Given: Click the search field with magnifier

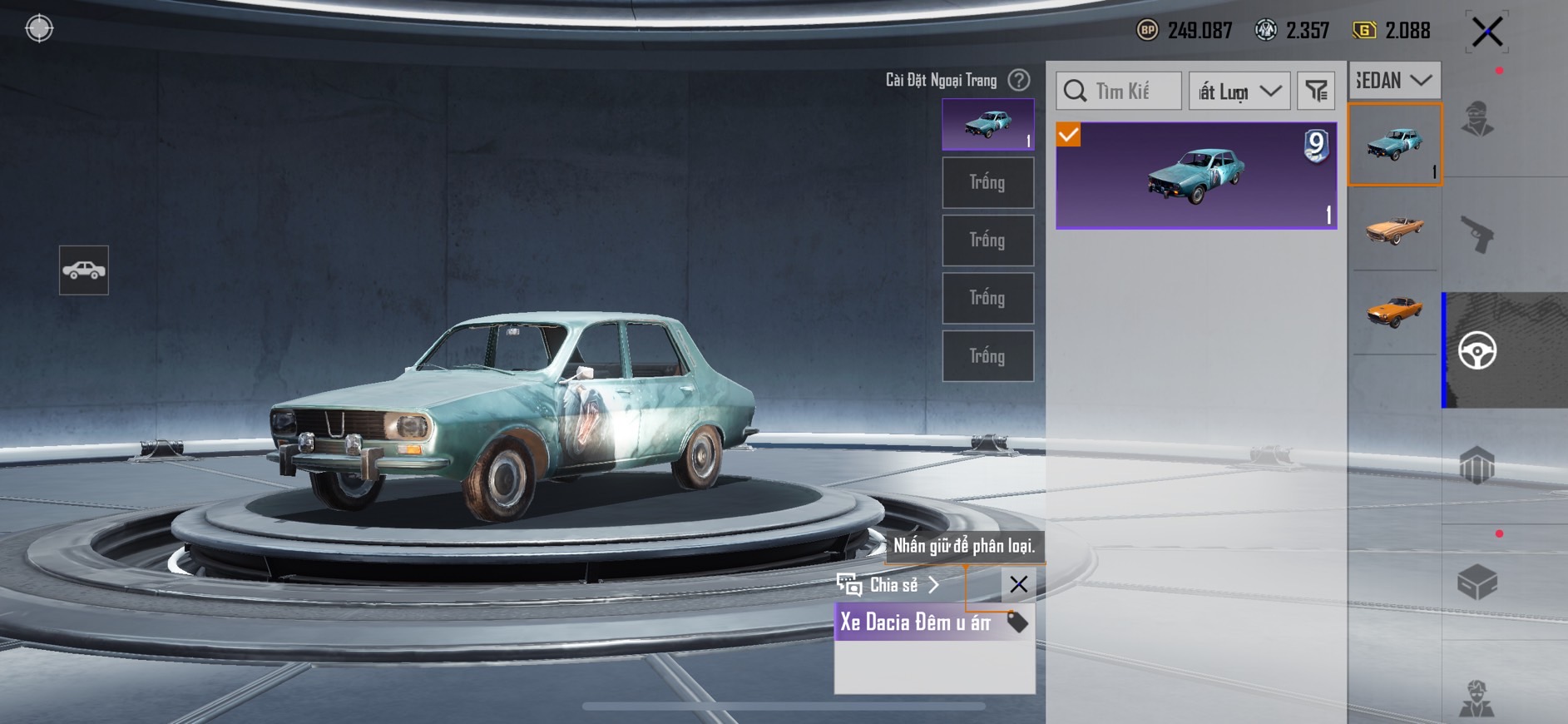Looking at the screenshot, I should (x=1119, y=91).
